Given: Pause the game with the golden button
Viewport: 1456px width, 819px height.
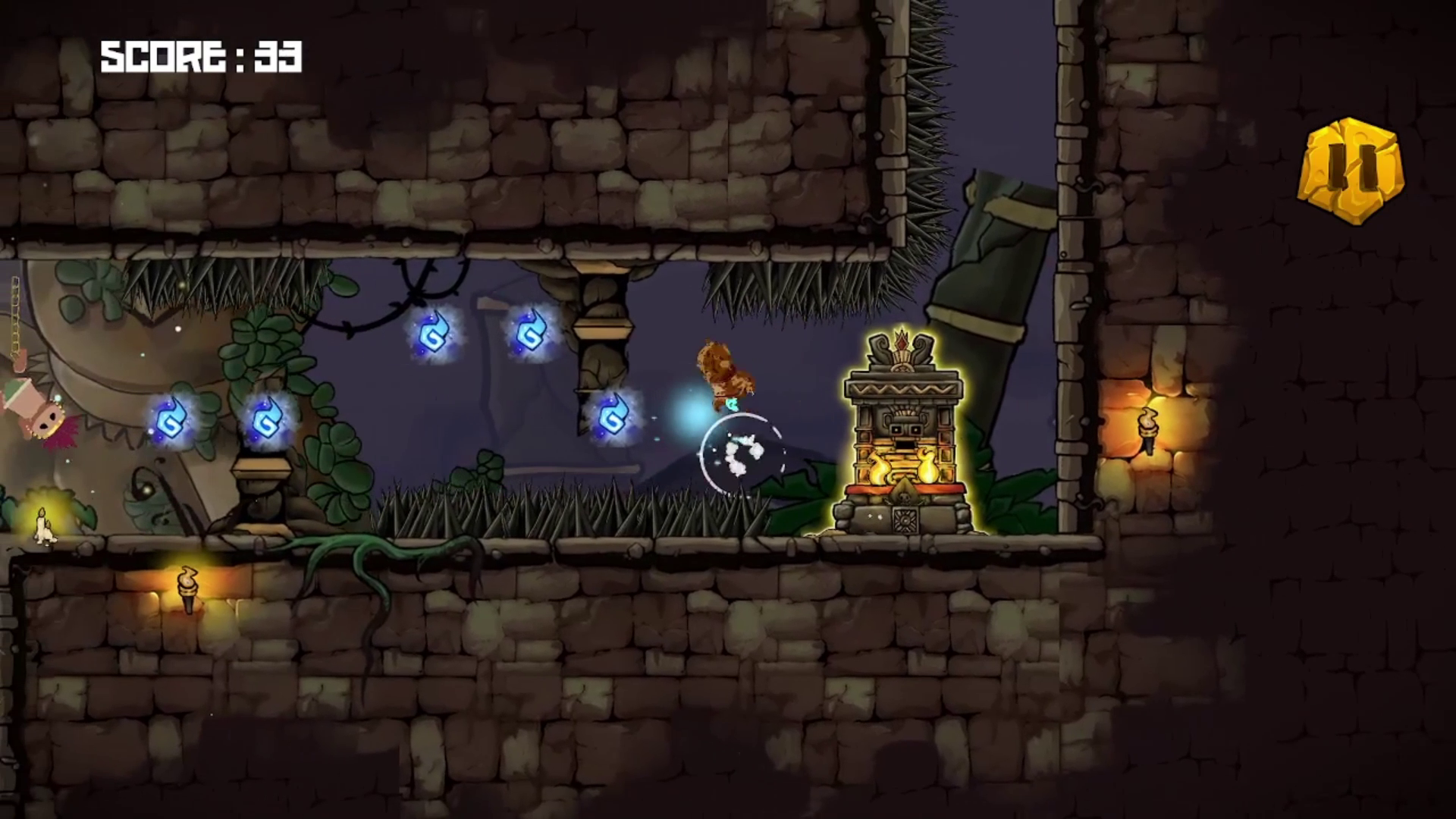Looking at the screenshot, I should (x=1351, y=171).
